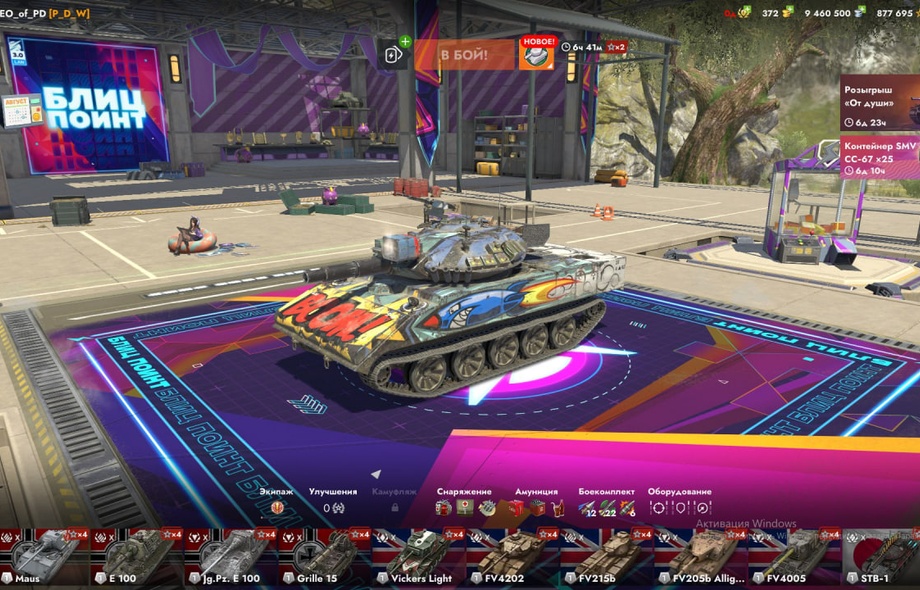The image size is (920, 590).
Task: Select the Maus tank in the carousel
Action: click(x=45, y=558)
